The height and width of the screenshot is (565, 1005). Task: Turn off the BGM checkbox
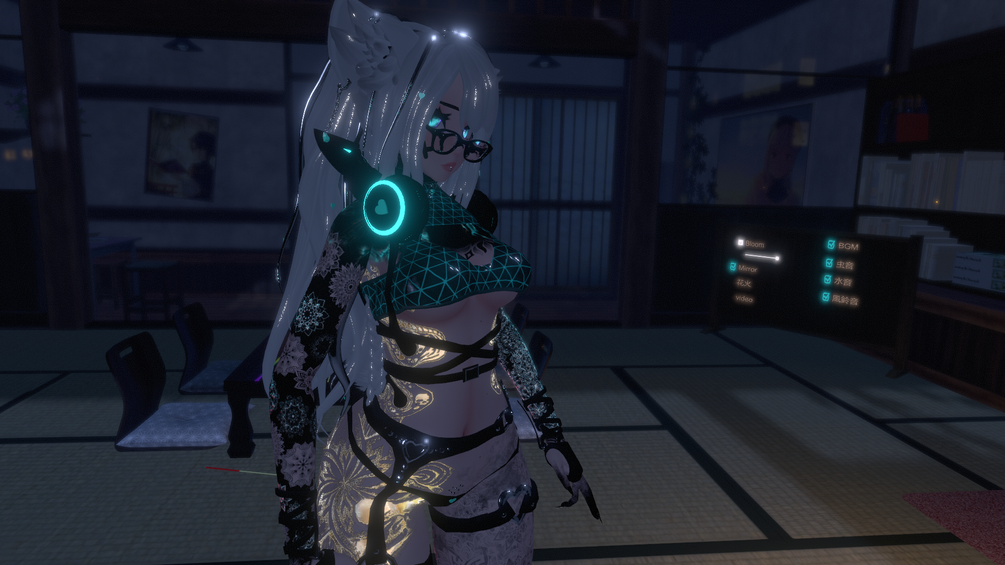pyautogui.click(x=829, y=245)
